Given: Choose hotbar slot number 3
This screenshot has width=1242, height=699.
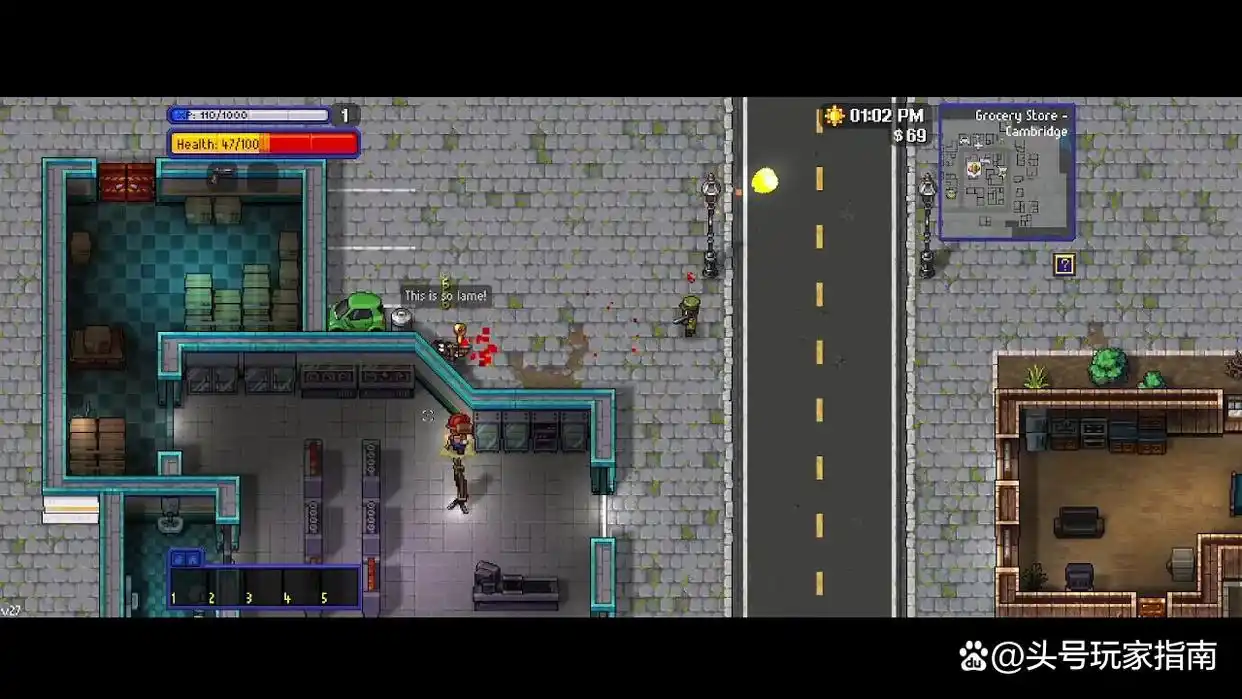Looking at the screenshot, I should [264, 587].
